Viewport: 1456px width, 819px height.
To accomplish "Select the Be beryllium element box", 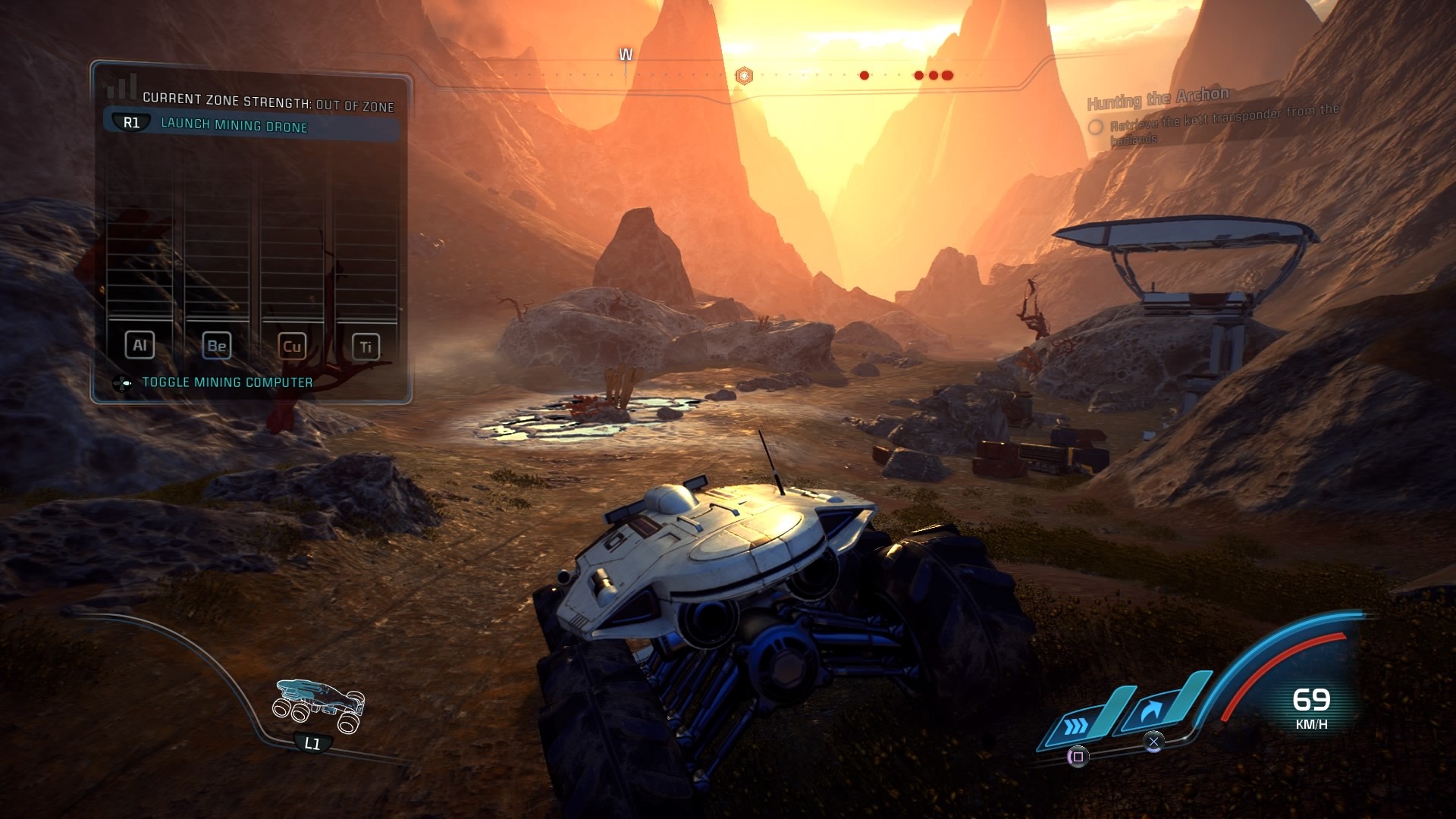I will click(216, 347).
